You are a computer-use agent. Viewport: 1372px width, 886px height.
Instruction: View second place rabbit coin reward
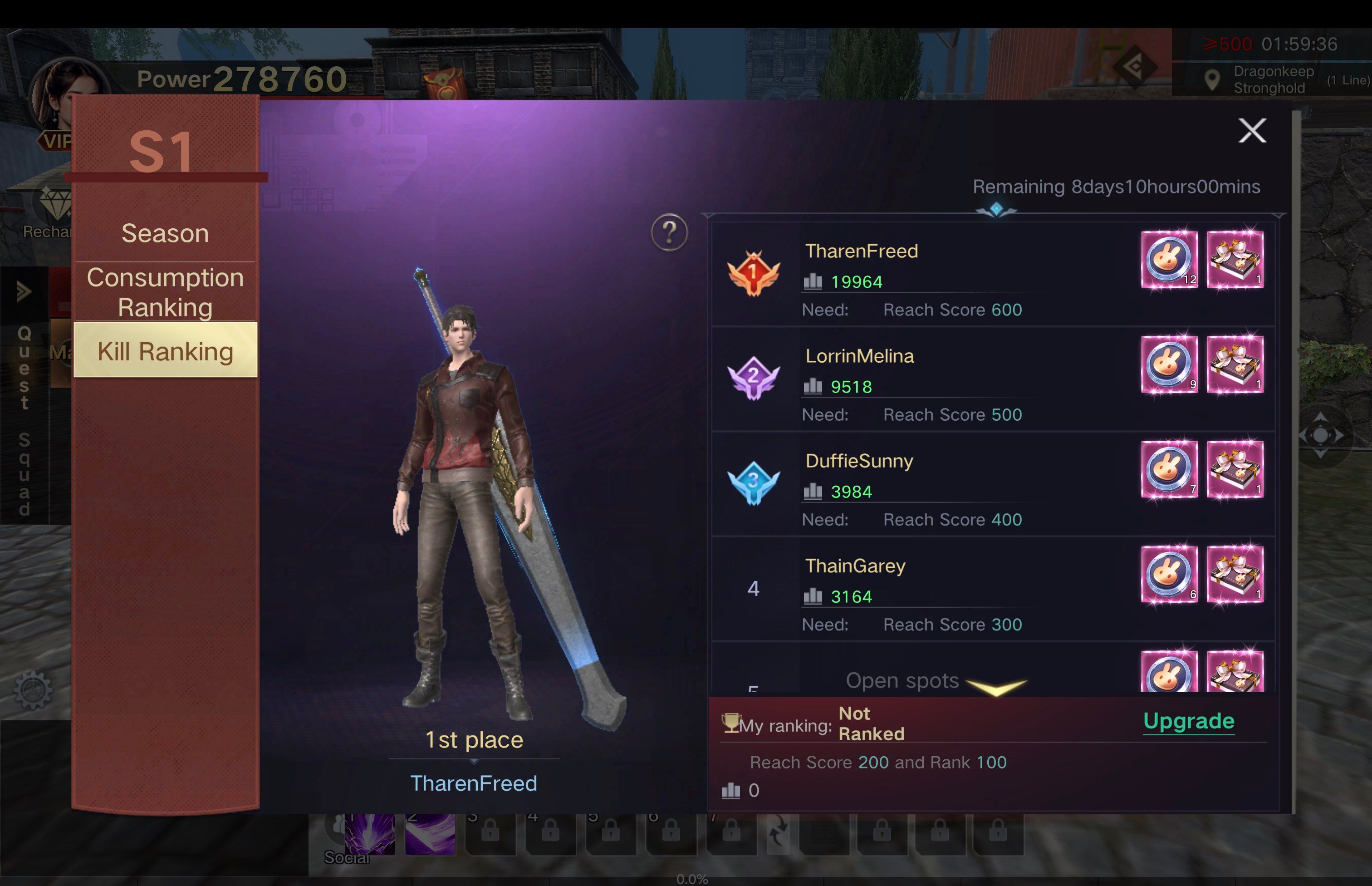click(1169, 365)
